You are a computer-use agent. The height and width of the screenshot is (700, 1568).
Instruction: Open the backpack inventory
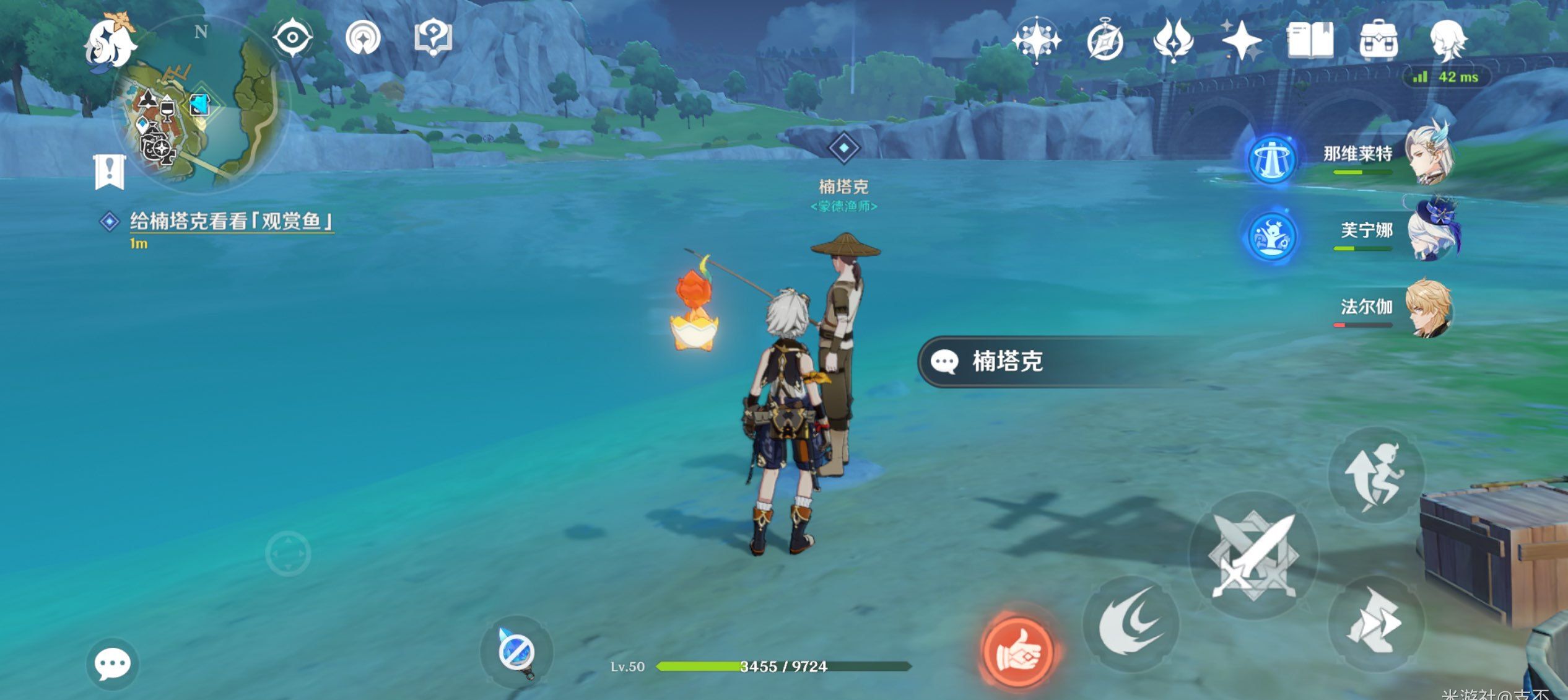[x=1378, y=42]
